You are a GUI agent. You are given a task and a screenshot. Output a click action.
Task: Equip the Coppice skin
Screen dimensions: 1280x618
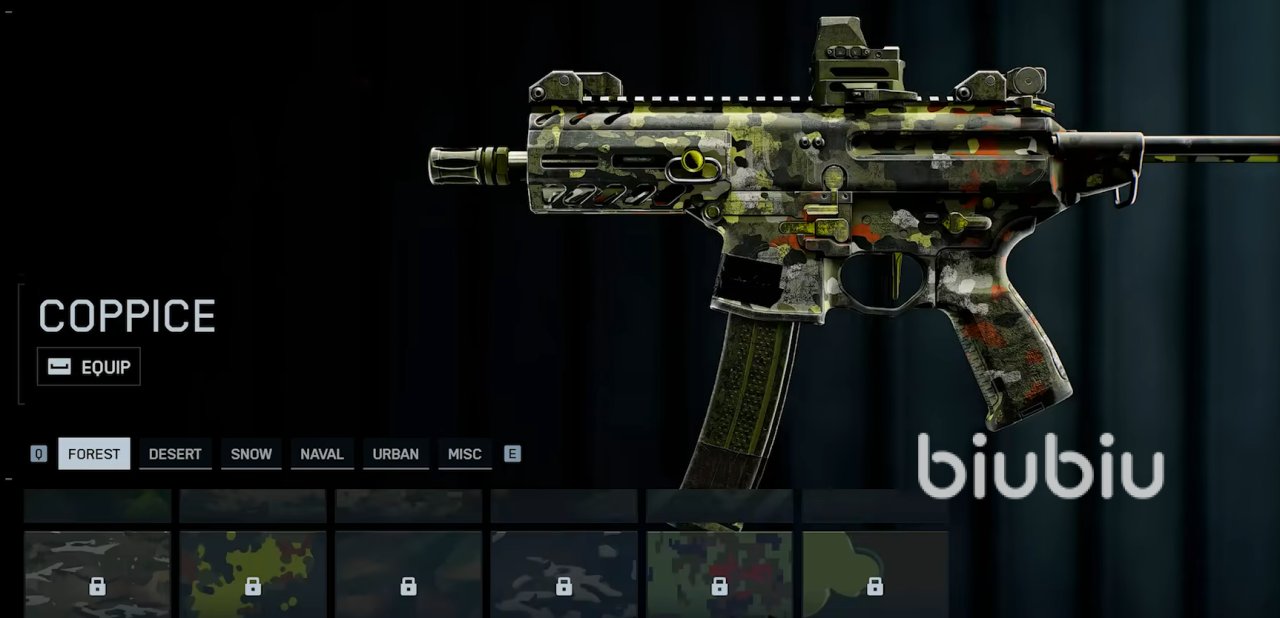(x=89, y=367)
